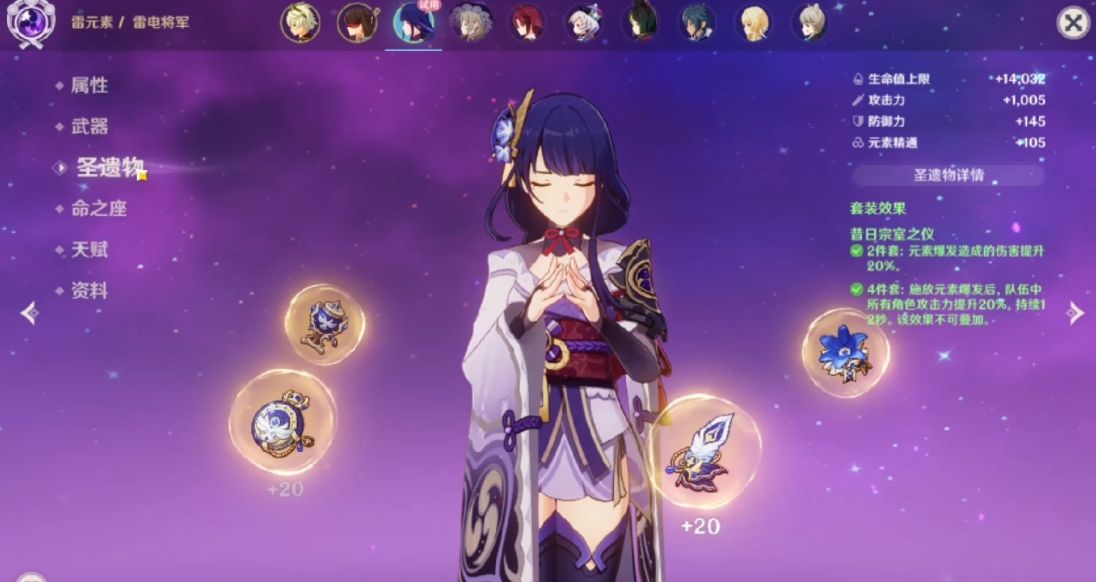
Task: Select the dark green-haired character portrait
Action: (x=641, y=23)
